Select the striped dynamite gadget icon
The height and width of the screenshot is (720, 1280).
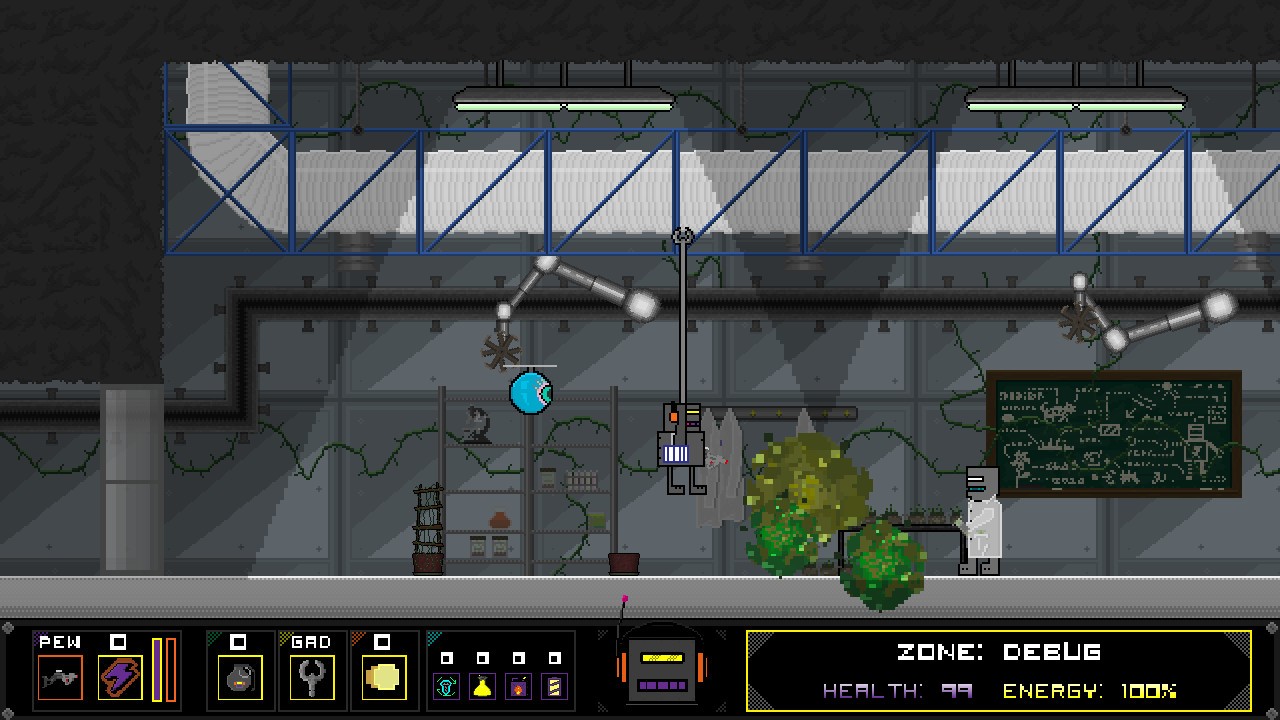pos(556,684)
